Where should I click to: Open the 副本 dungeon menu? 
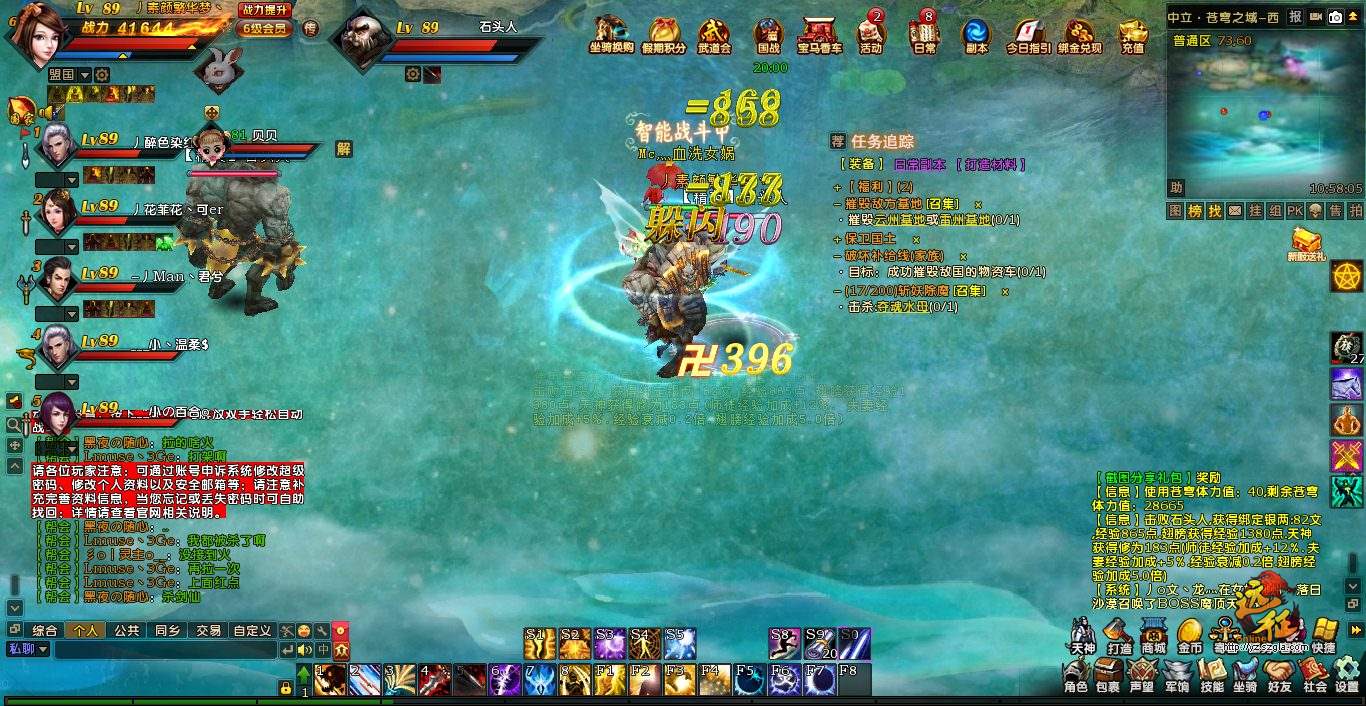pyautogui.click(x=975, y=34)
